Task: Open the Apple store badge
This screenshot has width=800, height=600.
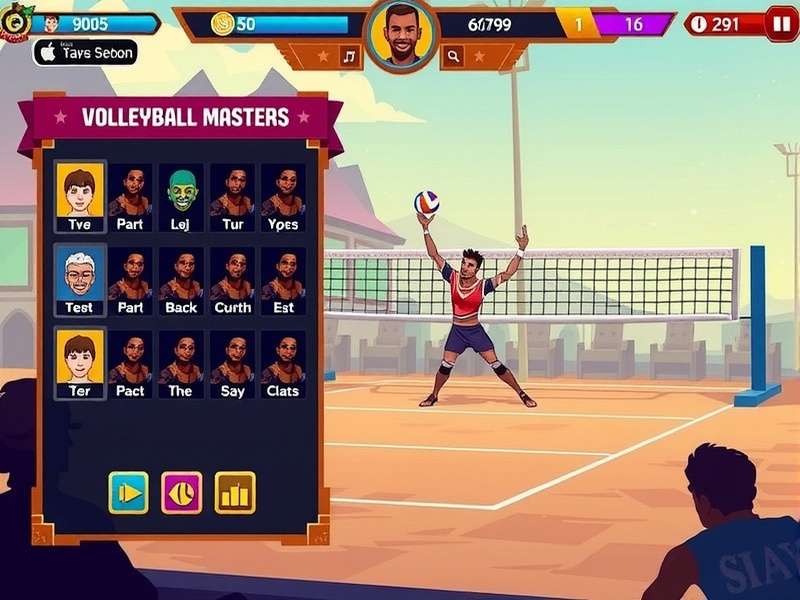Action: 85,53
